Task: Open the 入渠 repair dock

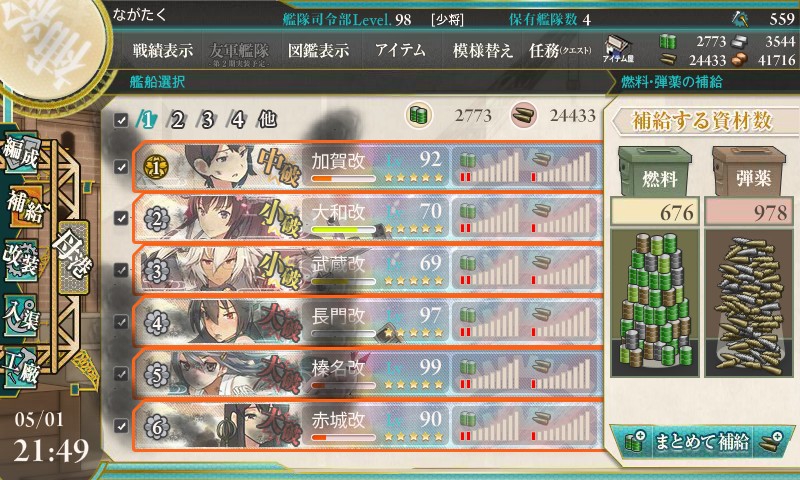Action: [23, 311]
